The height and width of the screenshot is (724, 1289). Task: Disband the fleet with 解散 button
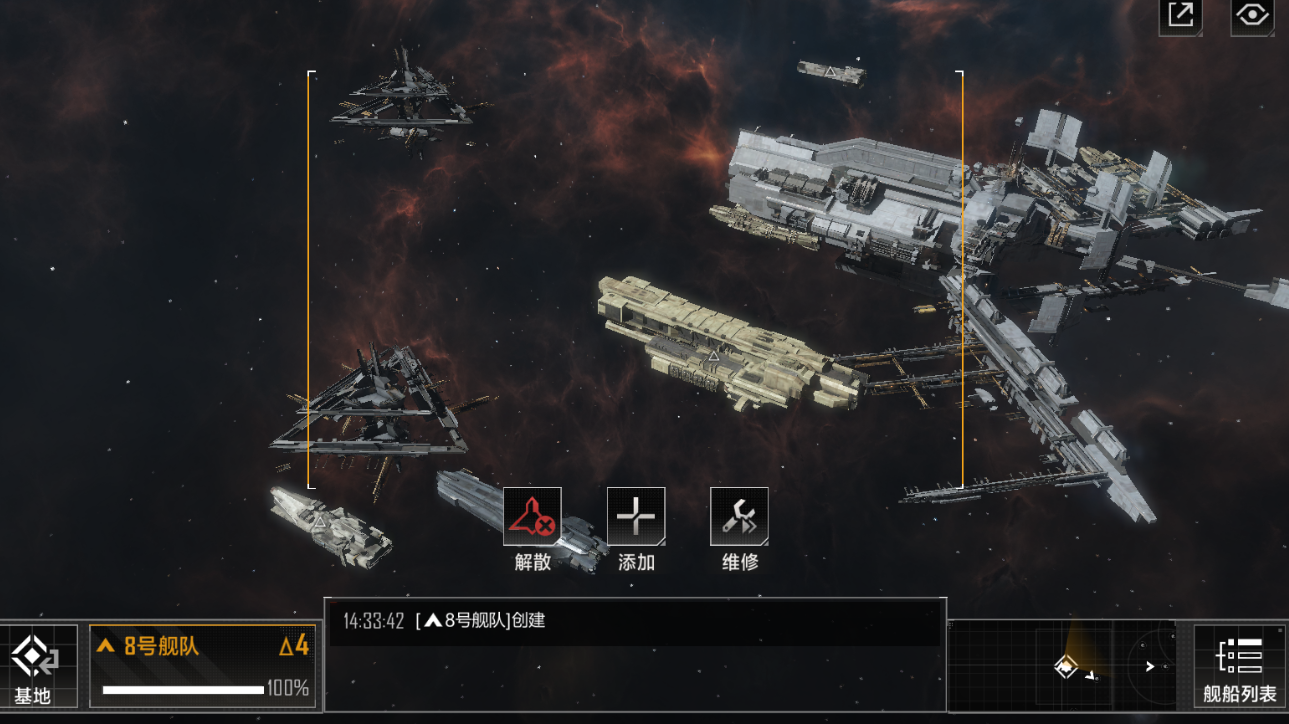[x=532, y=517]
